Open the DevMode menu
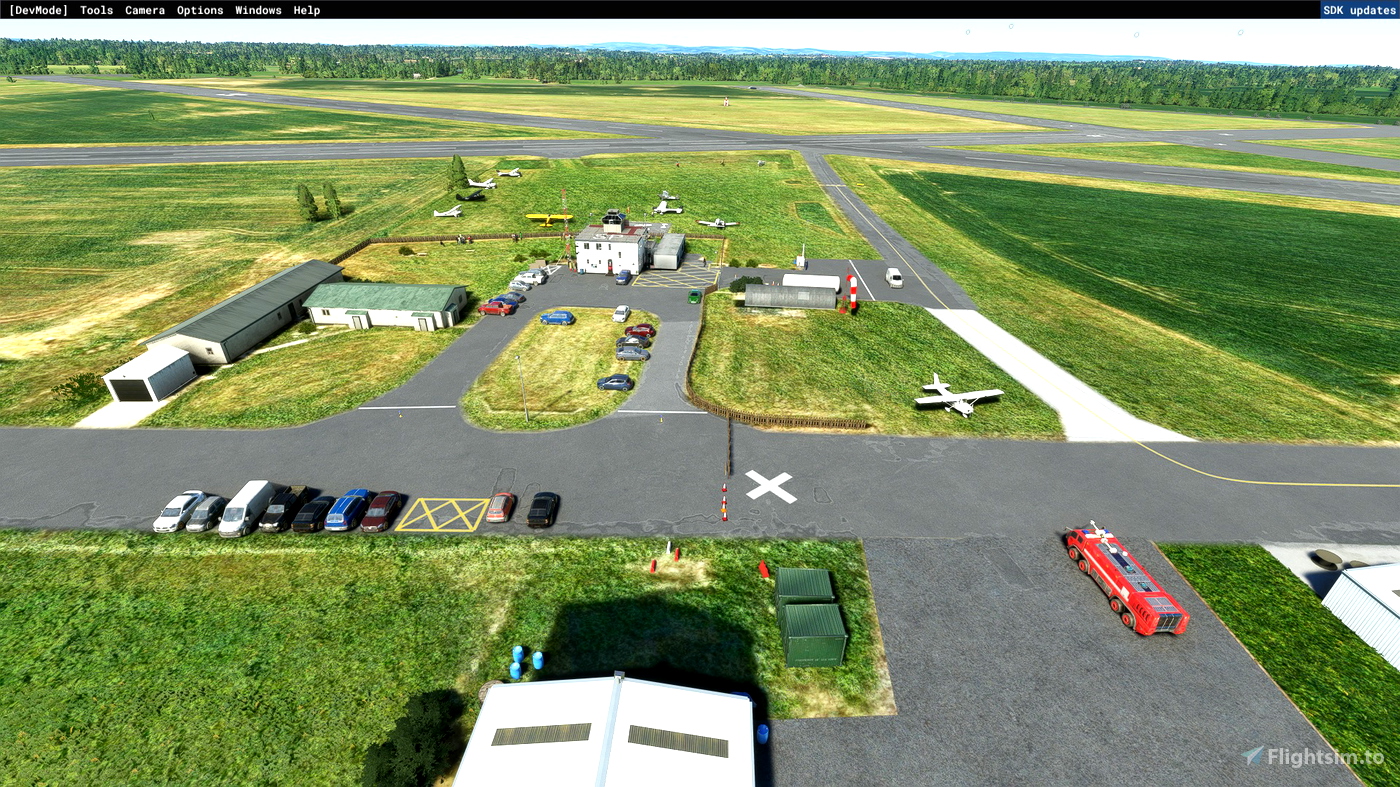This screenshot has width=1400, height=787. [38, 10]
